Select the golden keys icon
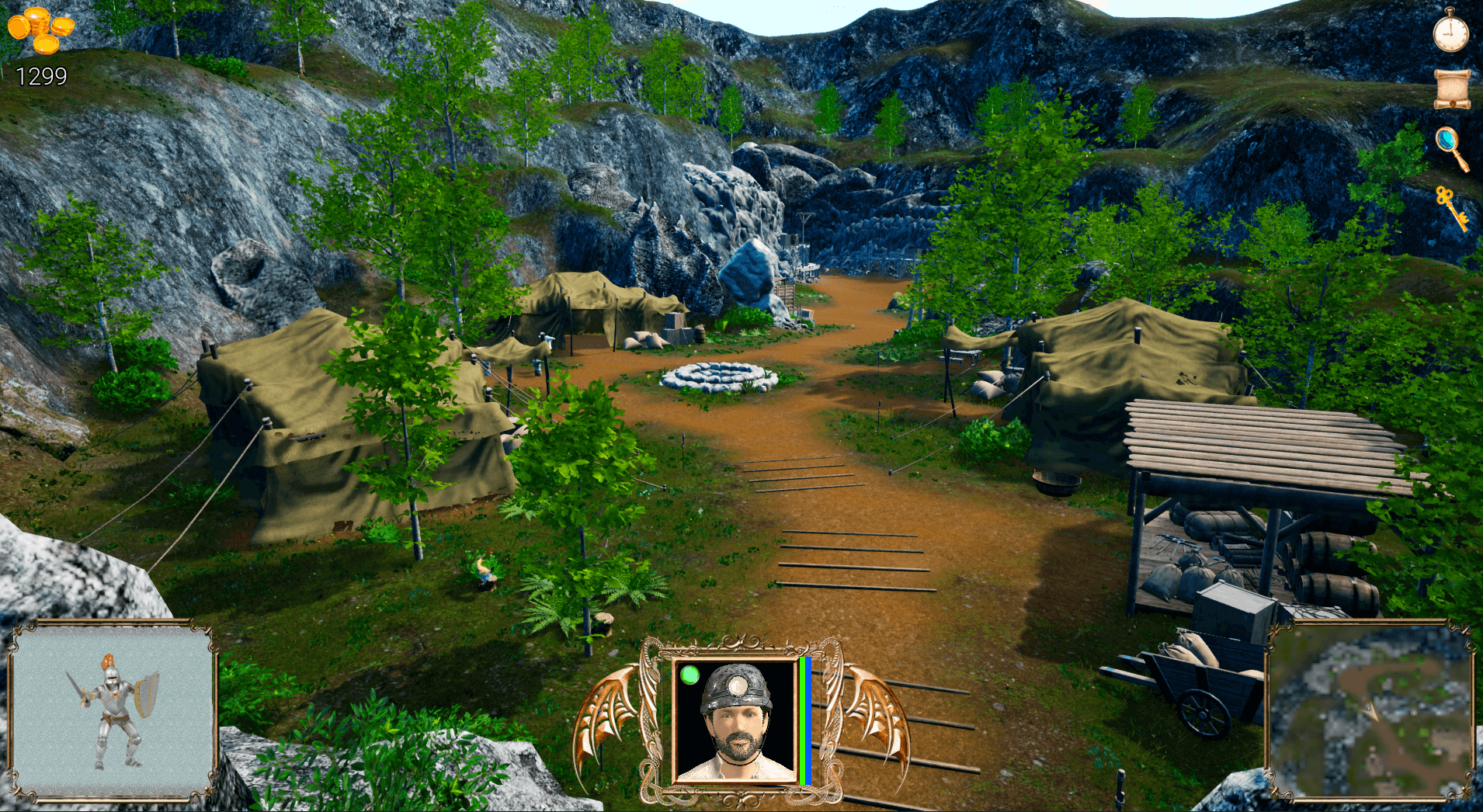The width and height of the screenshot is (1483, 812). coord(1451,206)
